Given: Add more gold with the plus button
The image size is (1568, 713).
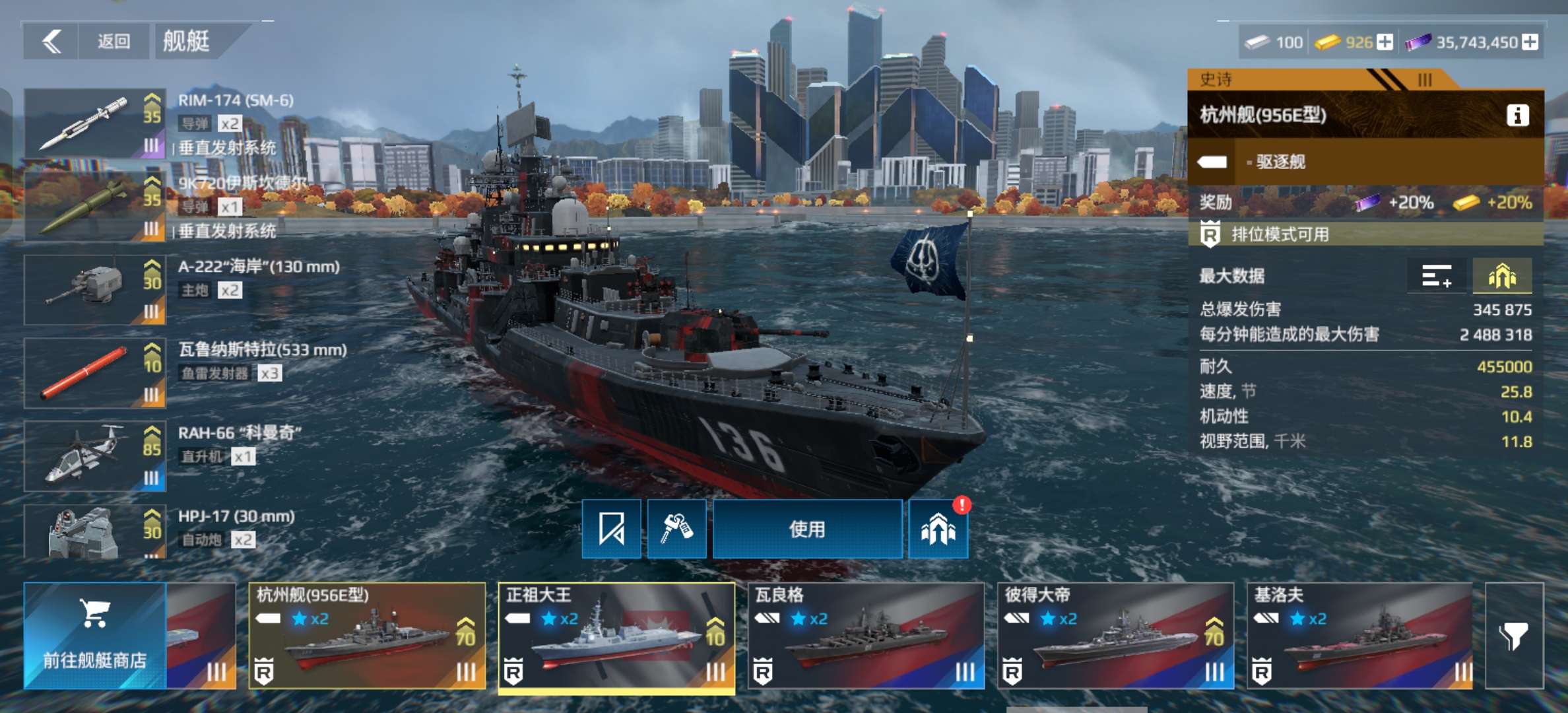Looking at the screenshot, I should tap(1385, 42).
